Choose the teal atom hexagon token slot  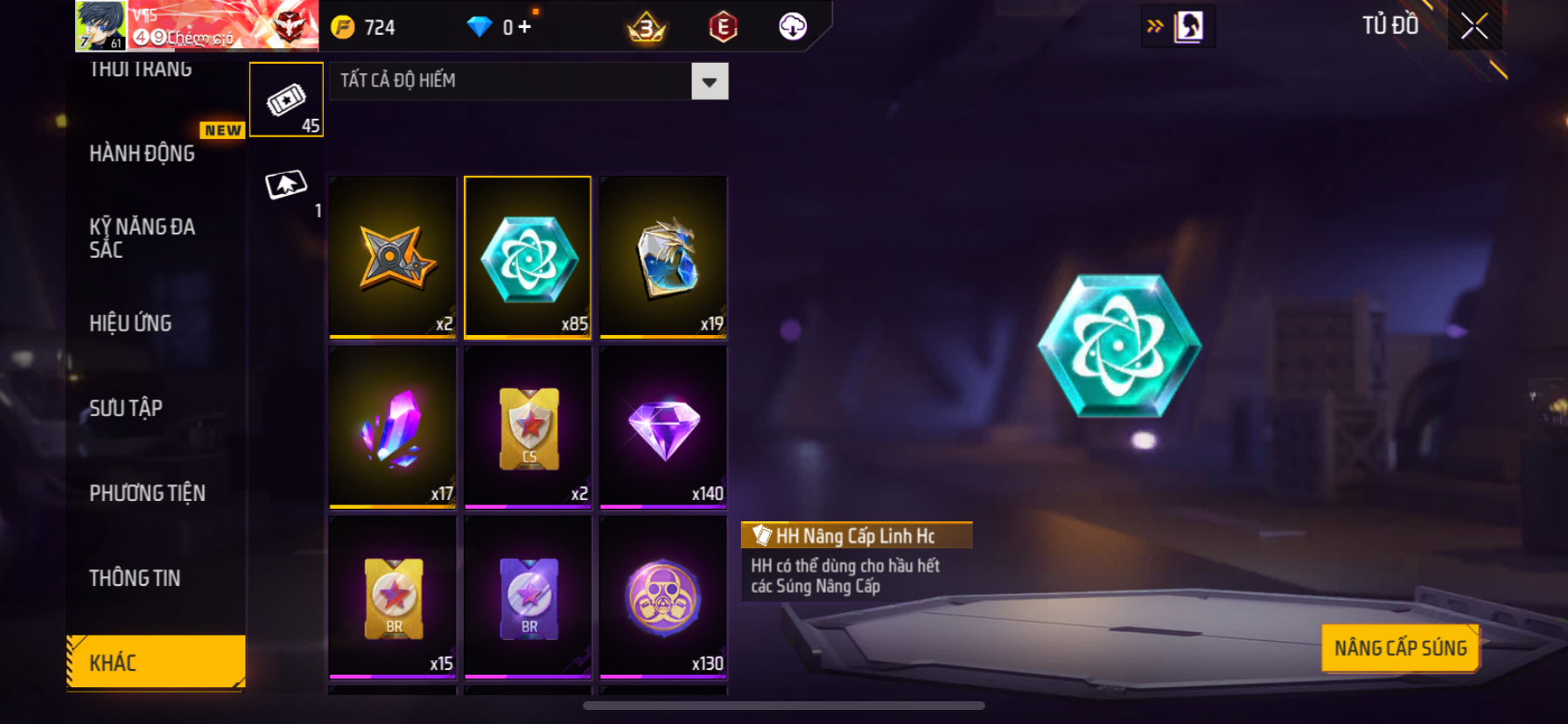[x=528, y=257]
